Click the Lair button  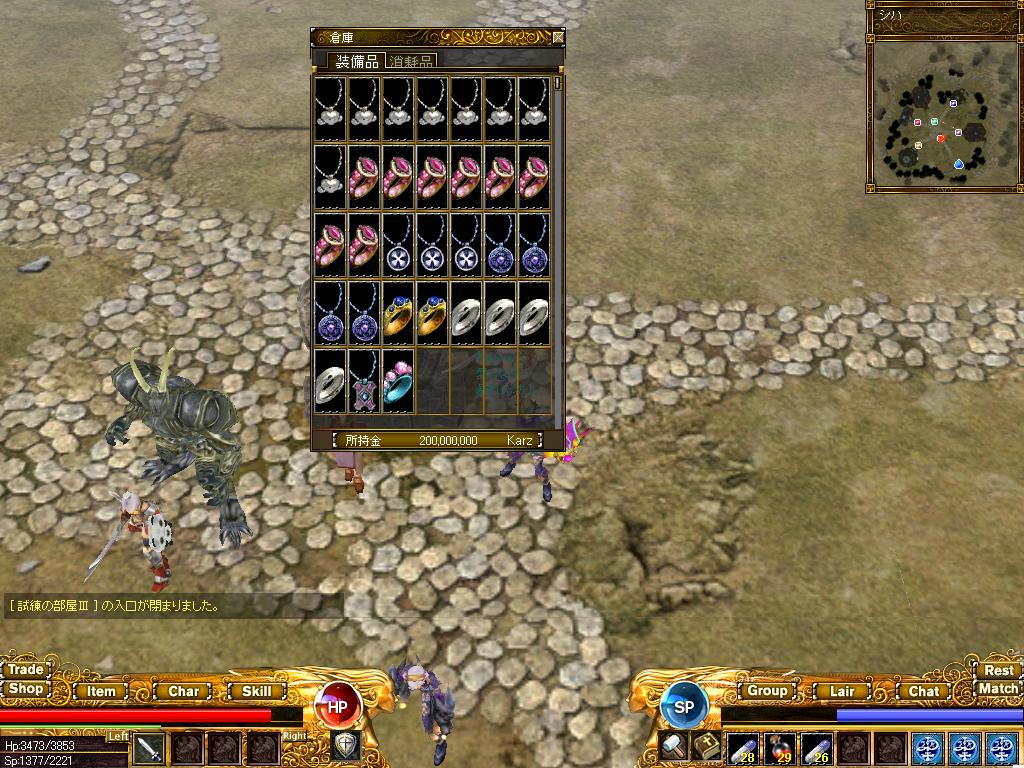click(x=842, y=691)
